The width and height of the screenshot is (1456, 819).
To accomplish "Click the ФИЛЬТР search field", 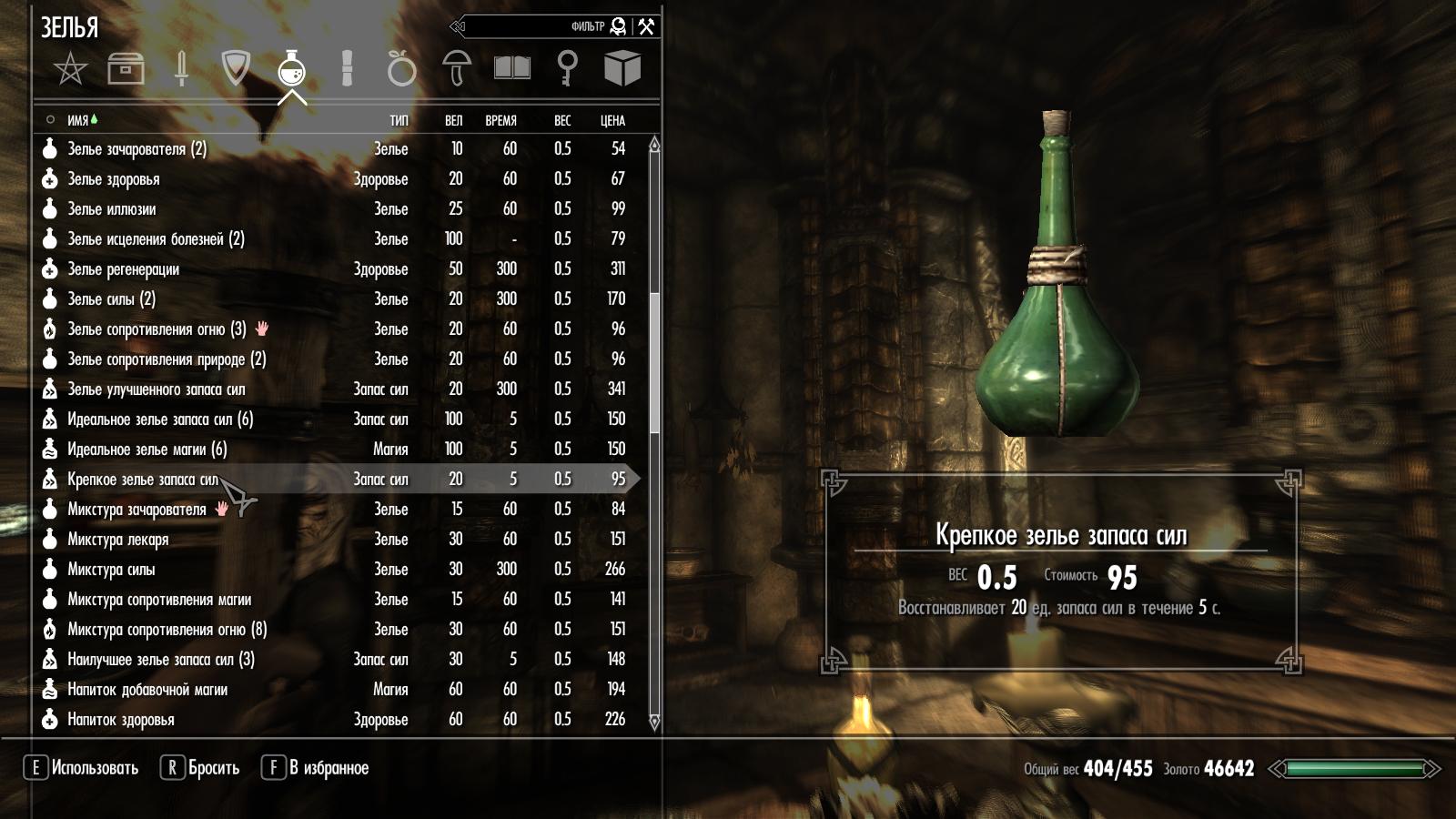I will point(537,26).
